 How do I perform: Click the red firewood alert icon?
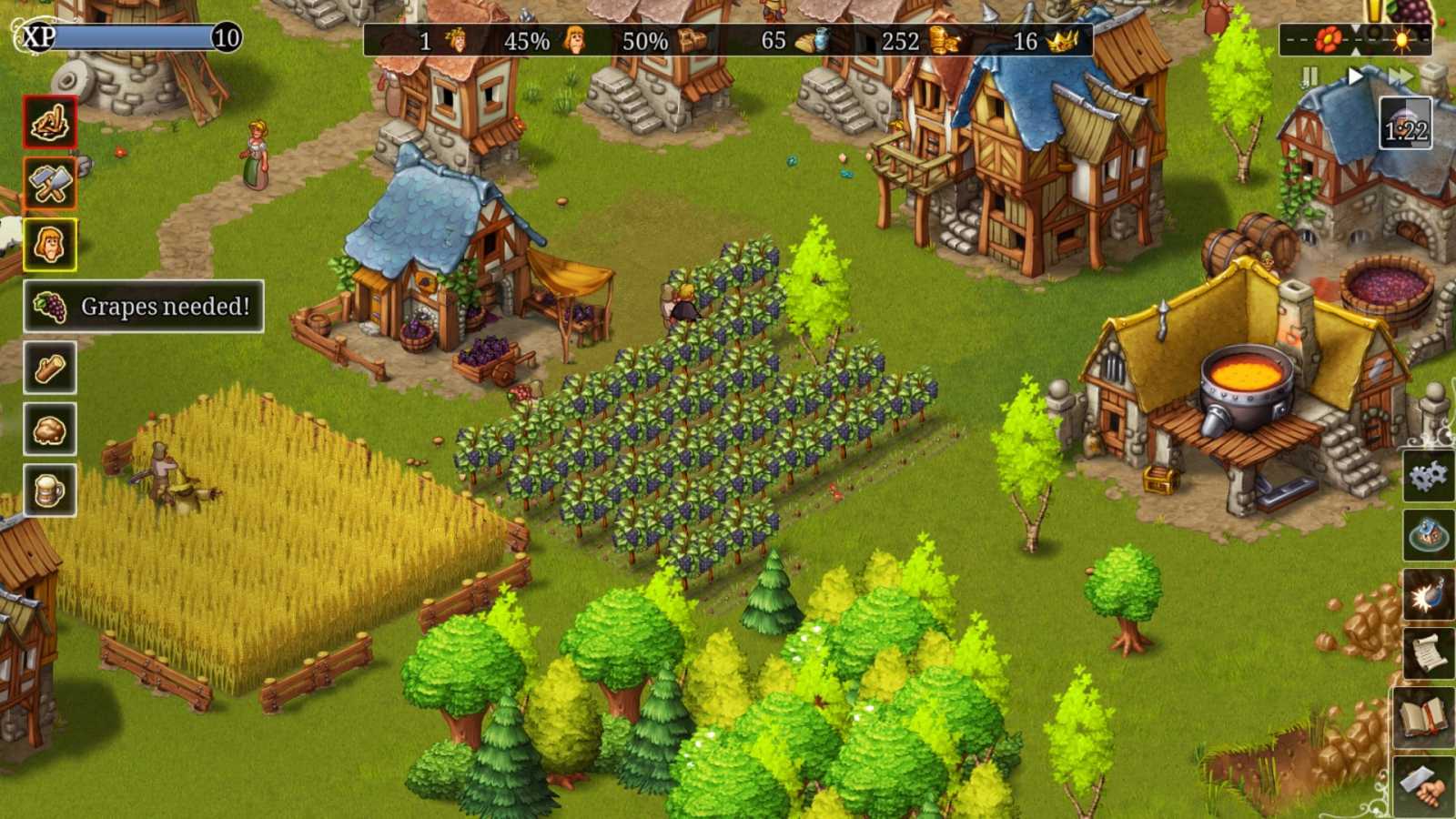coord(49,121)
